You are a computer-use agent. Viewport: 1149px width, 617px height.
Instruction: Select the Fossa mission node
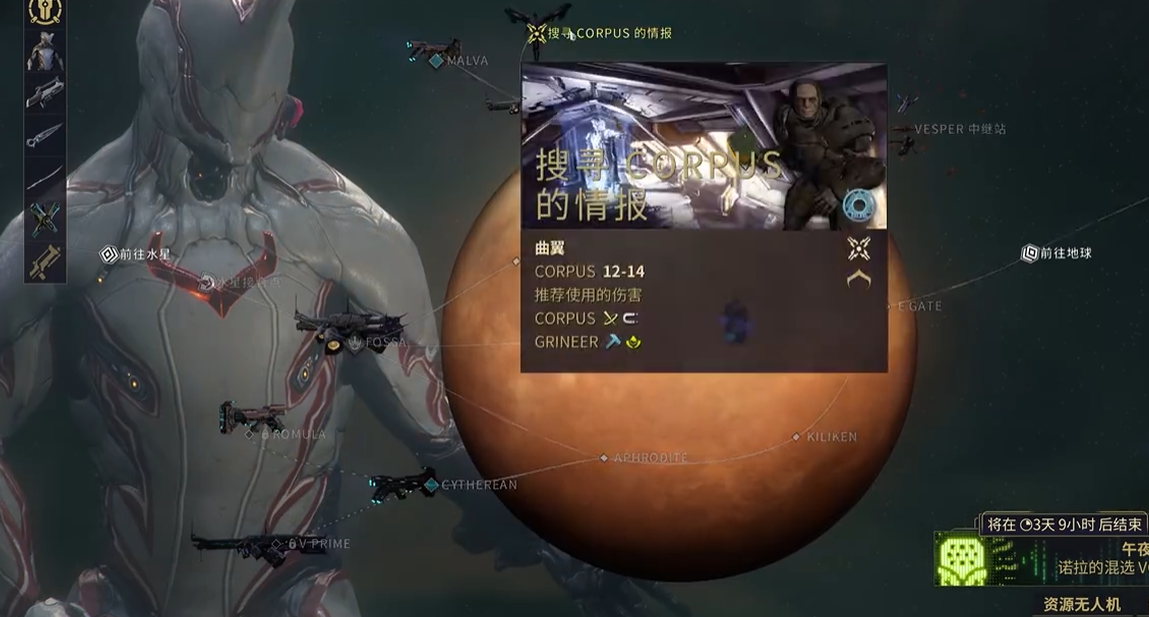(x=356, y=342)
